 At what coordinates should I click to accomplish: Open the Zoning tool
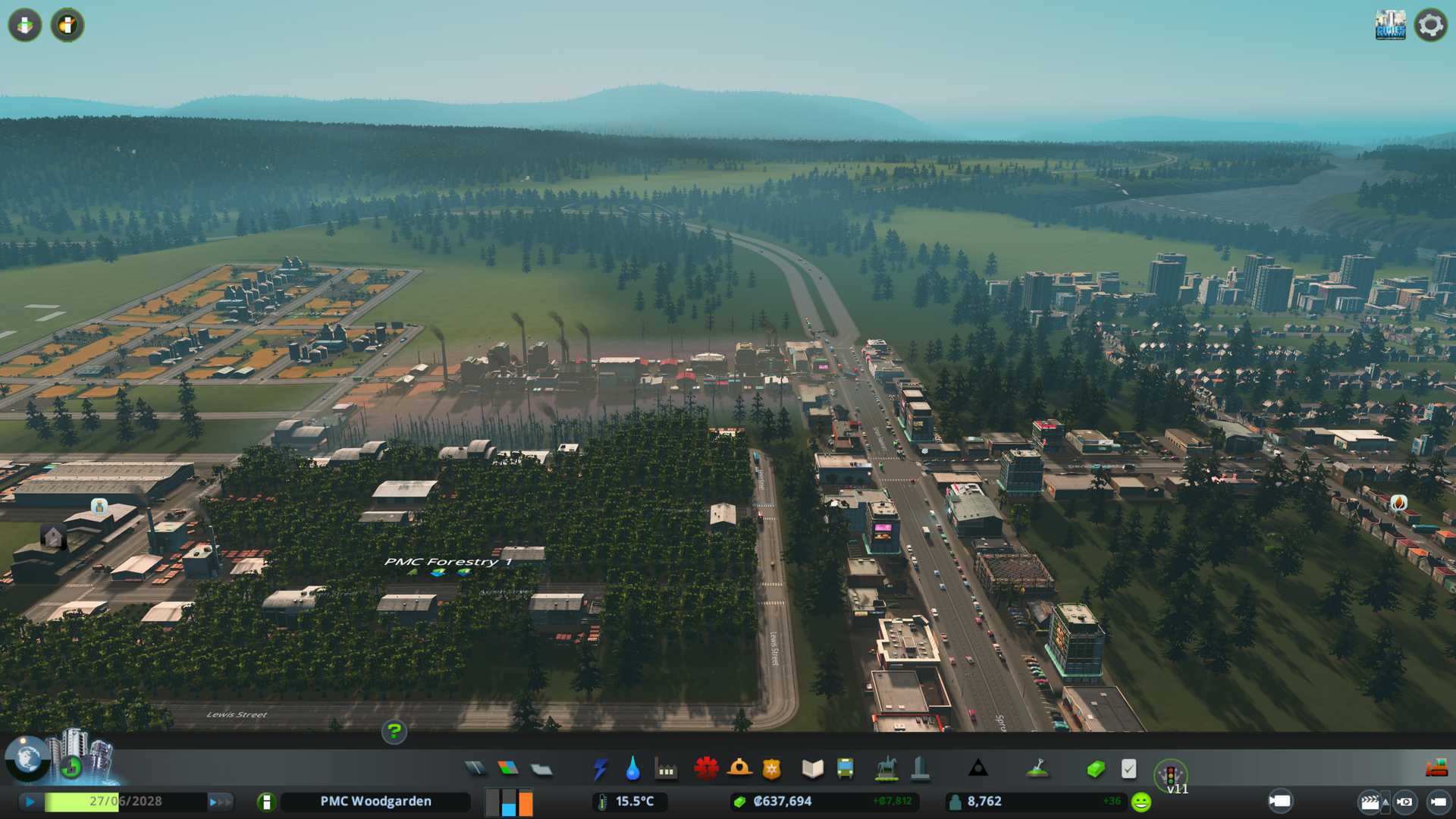(x=508, y=769)
